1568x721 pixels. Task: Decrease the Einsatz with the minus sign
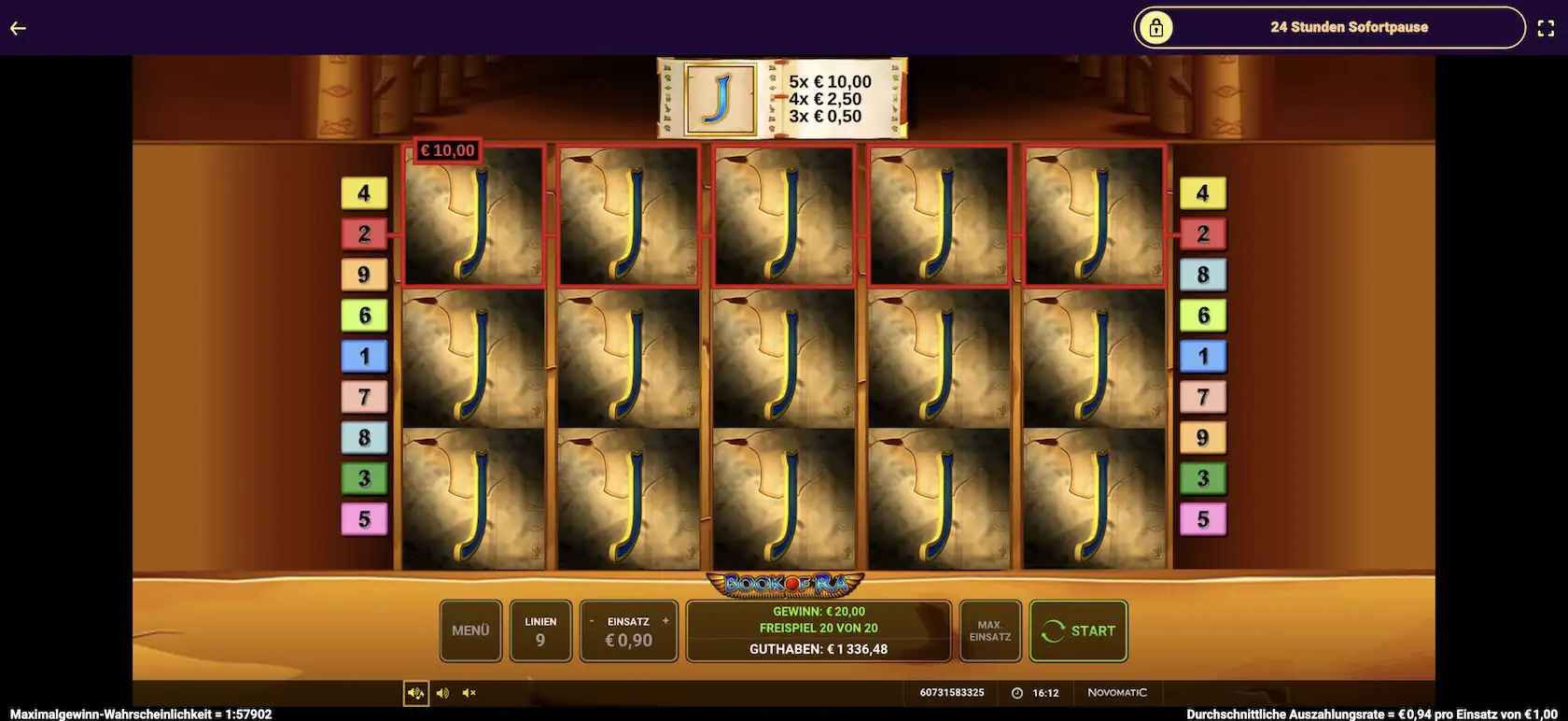pyautogui.click(x=592, y=621)
